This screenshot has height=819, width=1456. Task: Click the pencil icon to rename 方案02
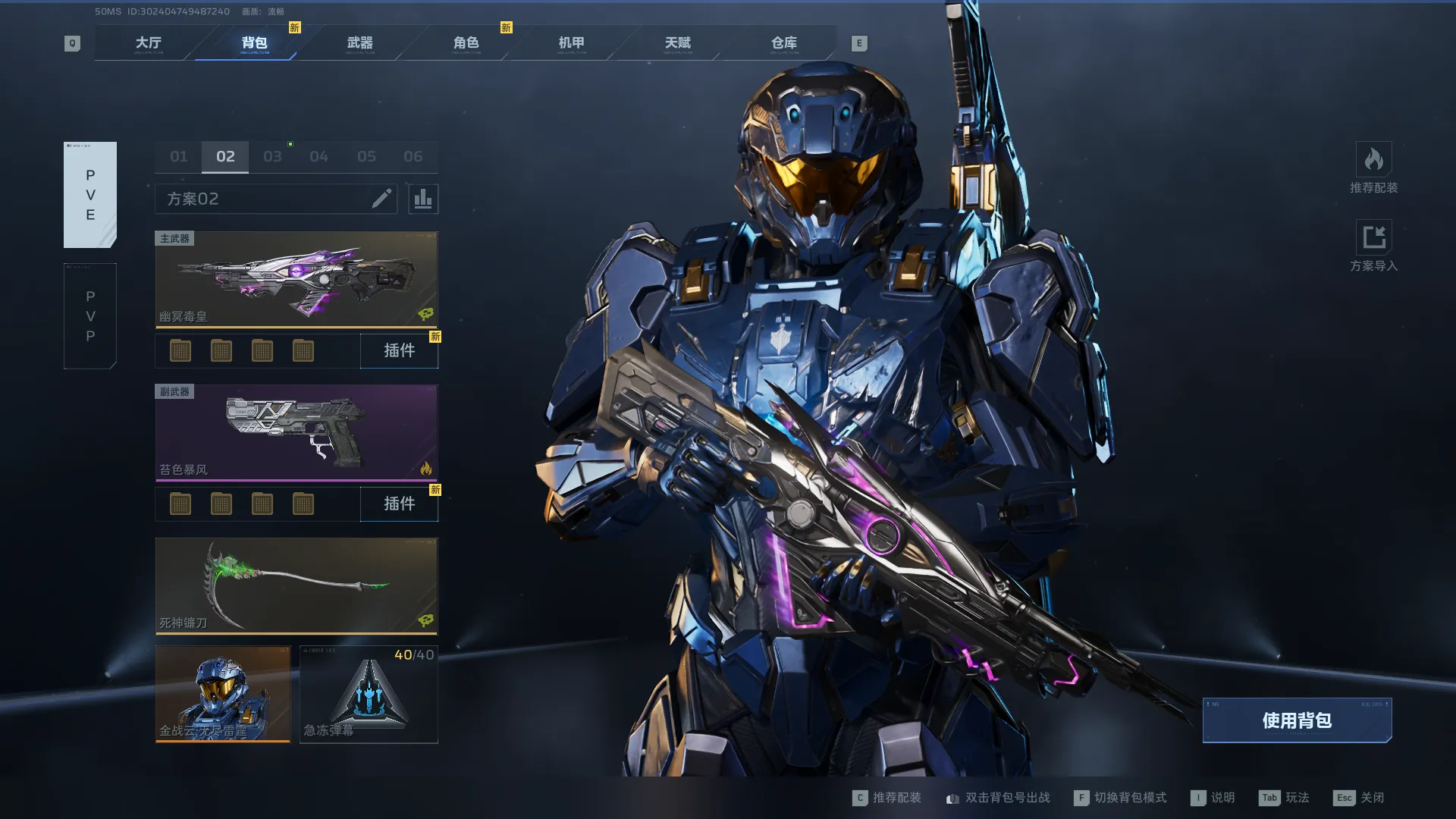pyautogui.click(x=381, y=199)
